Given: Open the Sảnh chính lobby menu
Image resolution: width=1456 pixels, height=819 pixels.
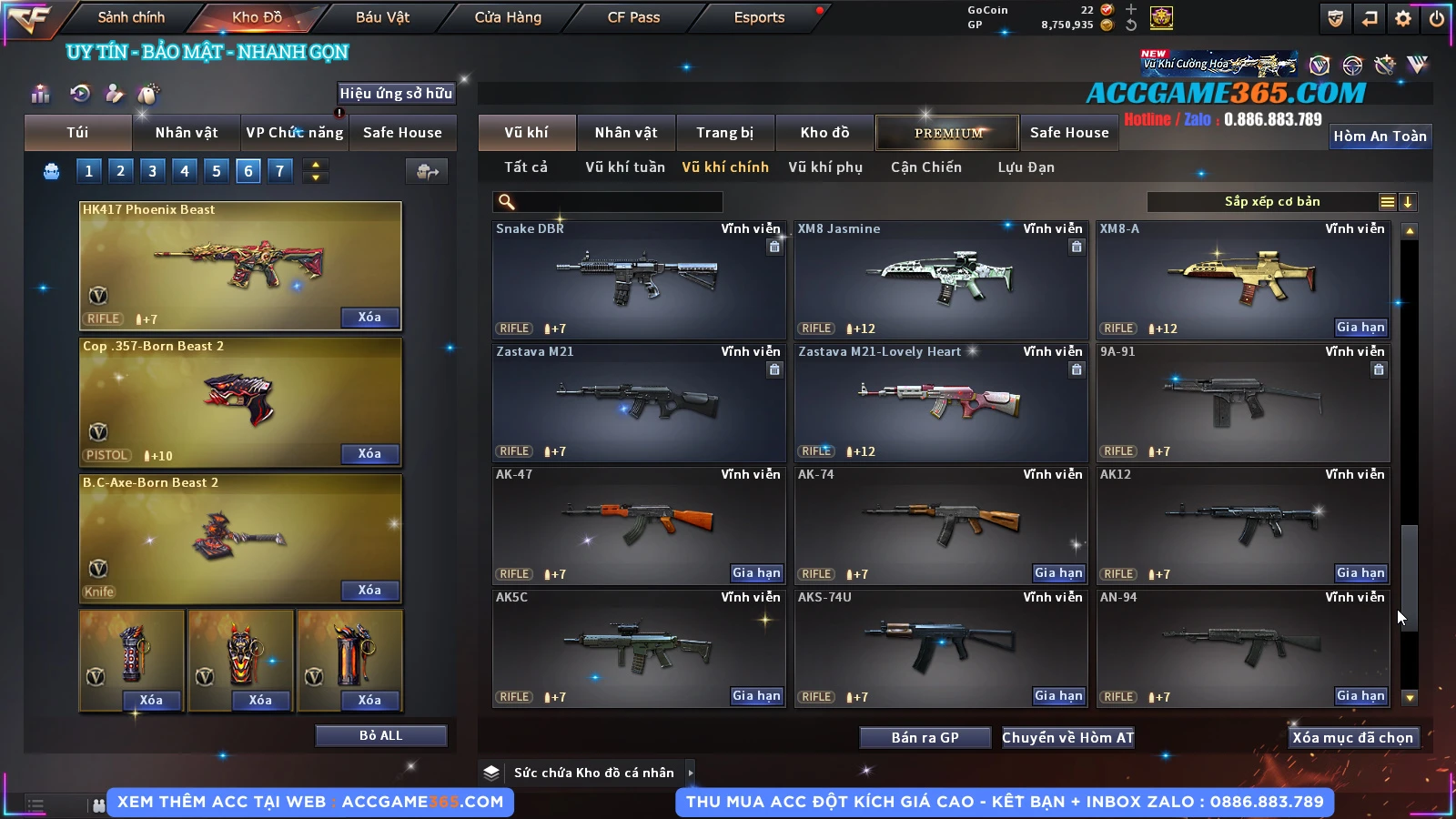Looking at the screenshot, I should tap(131, 17).
